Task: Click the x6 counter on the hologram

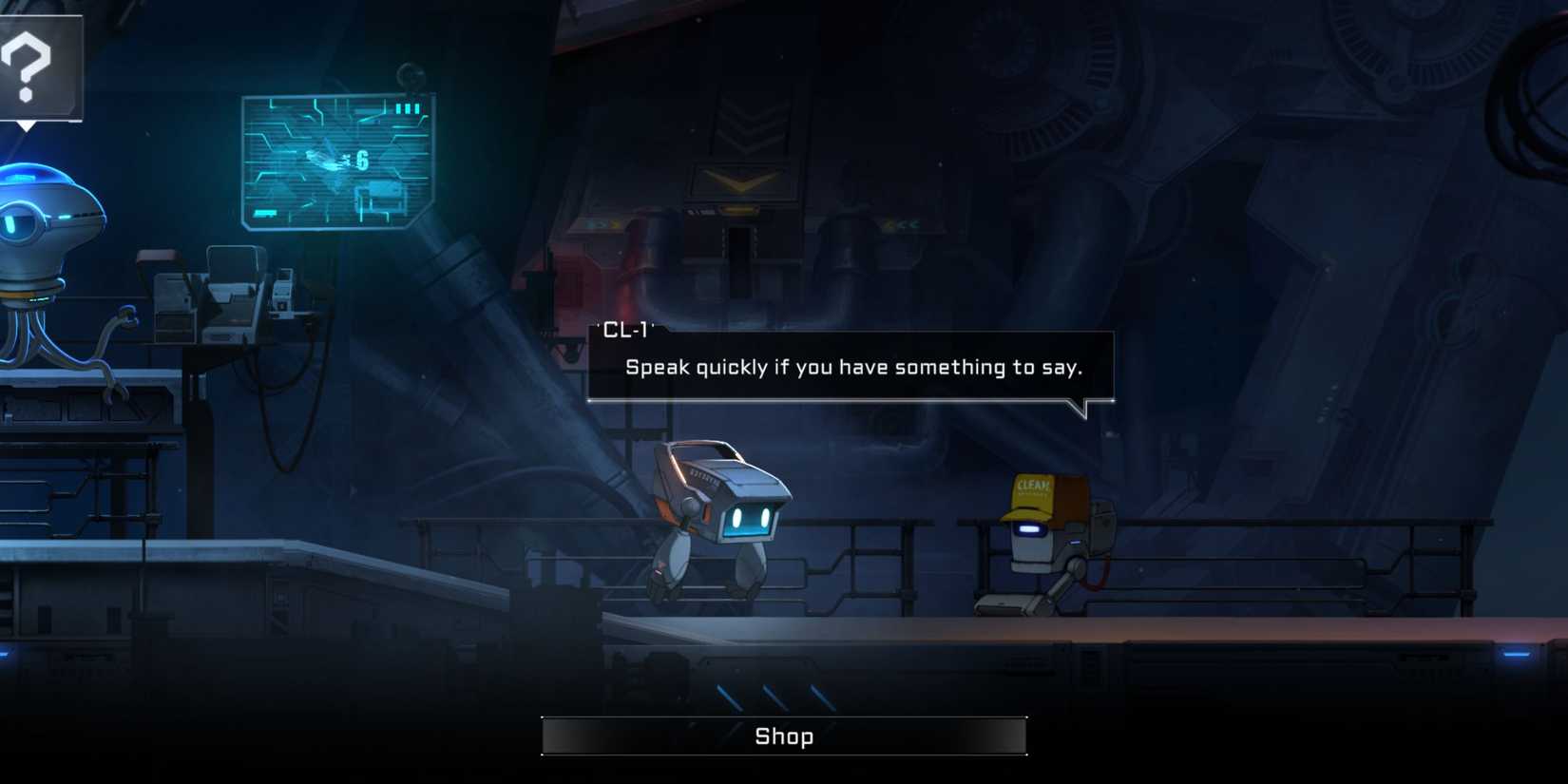Action: (359, 158)
